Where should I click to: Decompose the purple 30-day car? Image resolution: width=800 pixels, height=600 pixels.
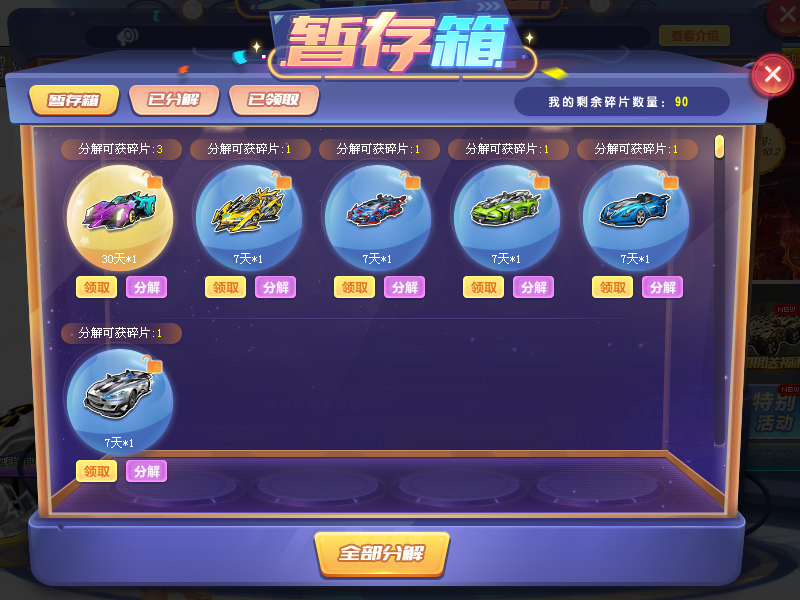[146, 287]
